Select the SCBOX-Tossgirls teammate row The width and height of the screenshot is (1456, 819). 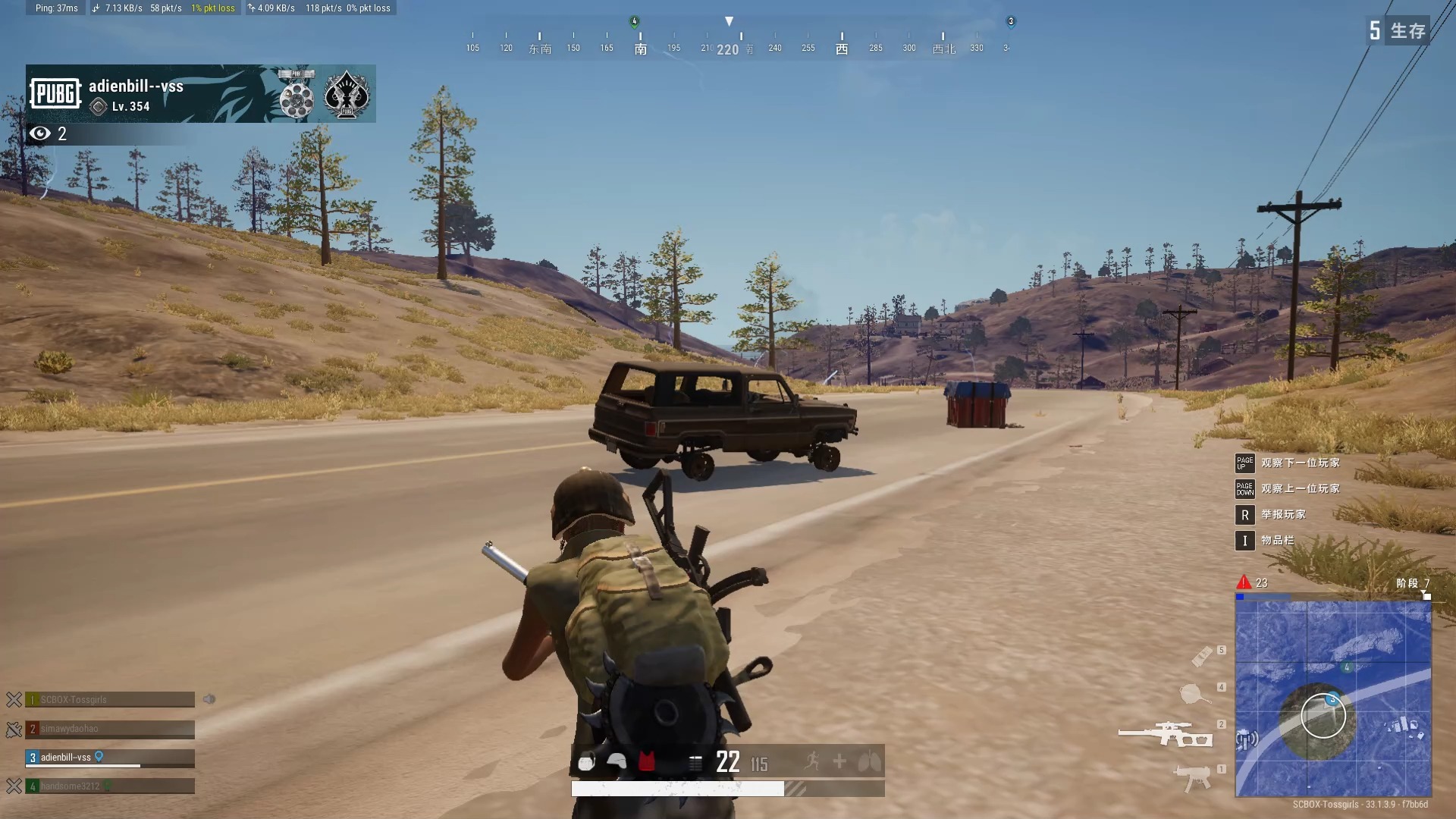(110, 699)
